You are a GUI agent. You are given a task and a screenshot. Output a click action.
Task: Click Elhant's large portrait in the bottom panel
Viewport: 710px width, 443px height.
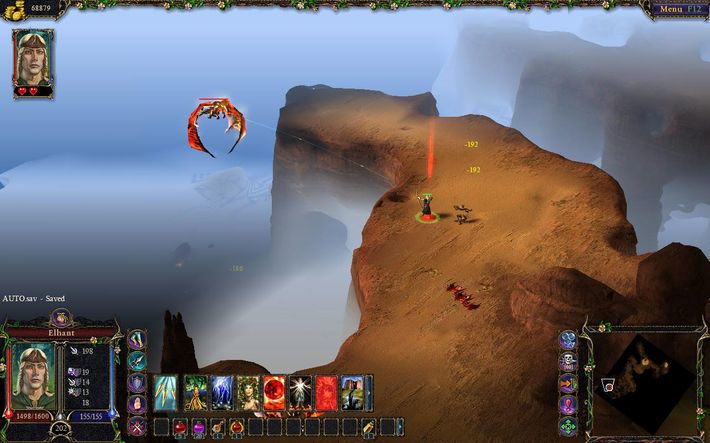(x=33, y=376)
